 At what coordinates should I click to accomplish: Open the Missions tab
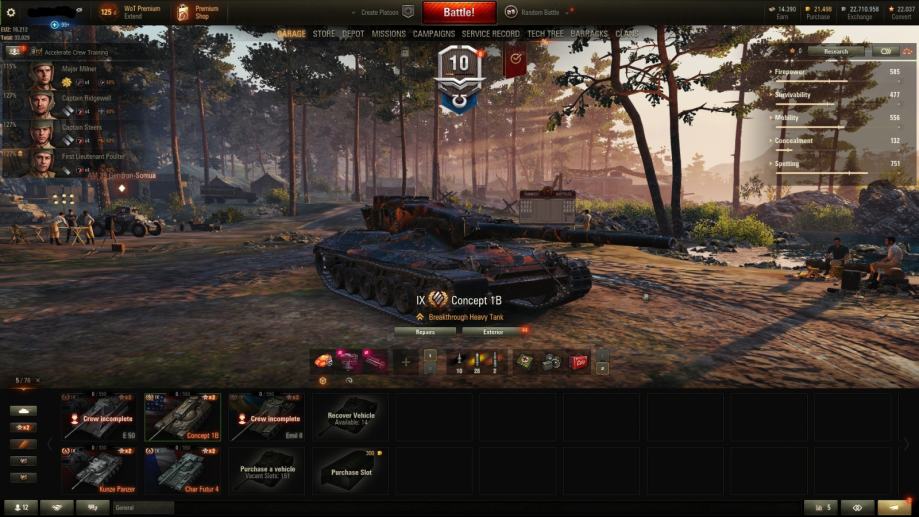click(x=388, y=34)
